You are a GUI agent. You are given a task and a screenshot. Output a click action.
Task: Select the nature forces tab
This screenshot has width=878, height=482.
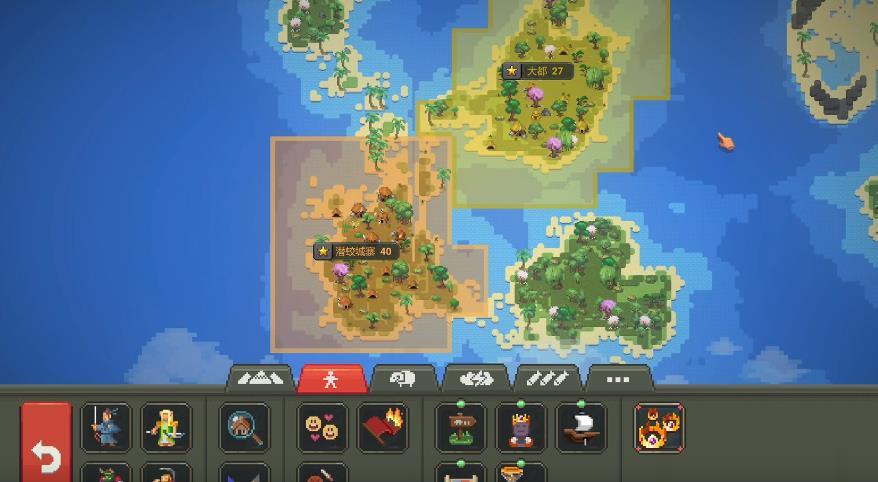[476, 379]
